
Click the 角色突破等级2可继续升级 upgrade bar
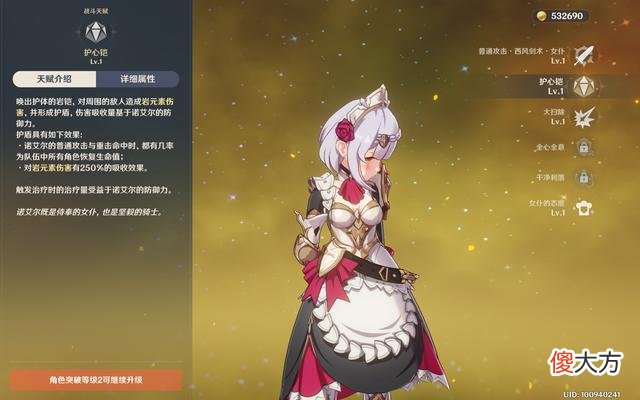pos(96,380)
